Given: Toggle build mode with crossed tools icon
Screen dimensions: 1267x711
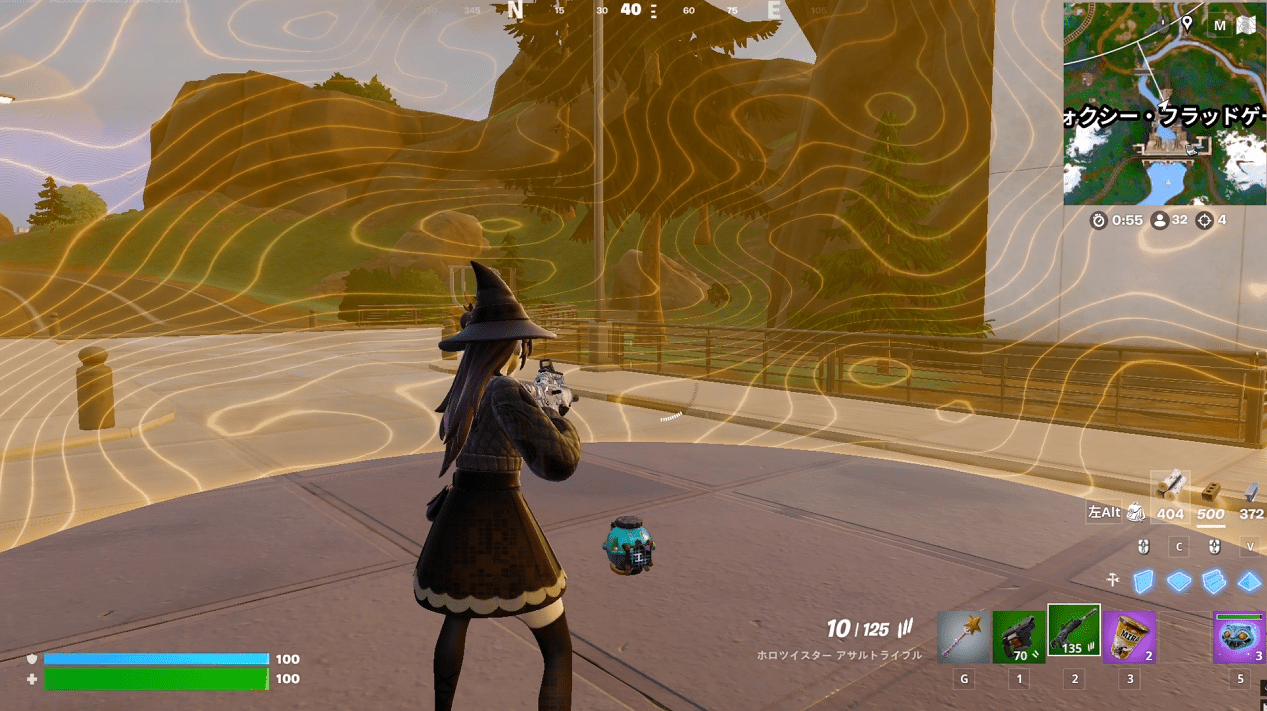Looking at the screenshot, I should tap(1111, 580).
